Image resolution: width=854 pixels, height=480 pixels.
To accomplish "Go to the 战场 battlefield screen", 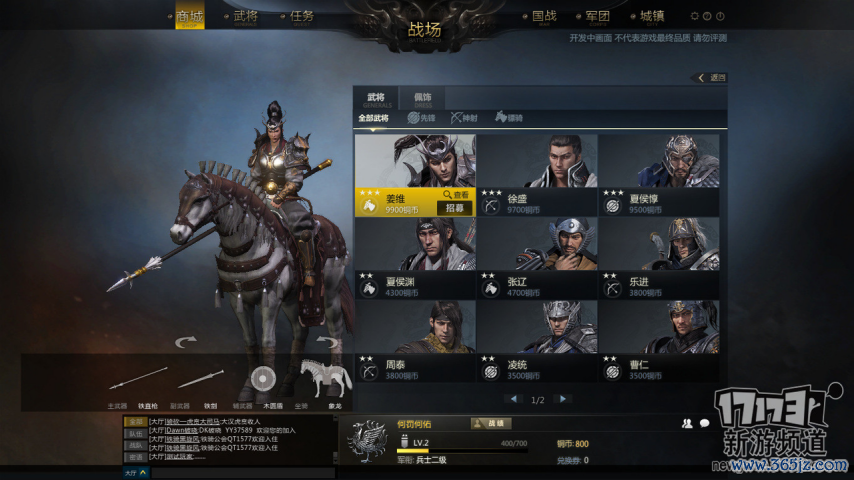I will click(x=425, y=29).
